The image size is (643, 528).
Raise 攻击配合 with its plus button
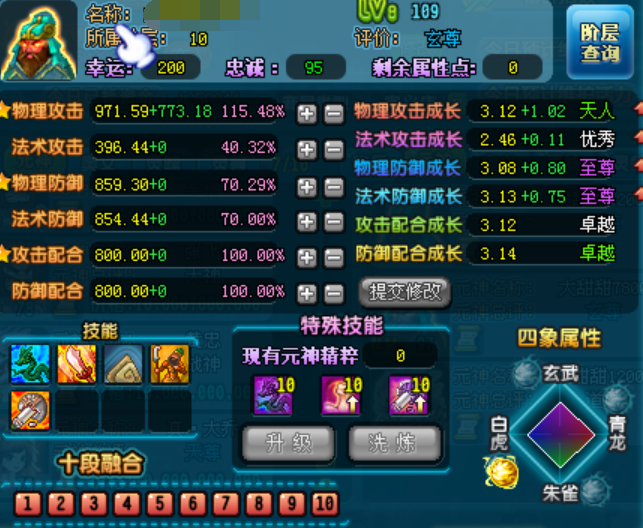coord(307,257)
